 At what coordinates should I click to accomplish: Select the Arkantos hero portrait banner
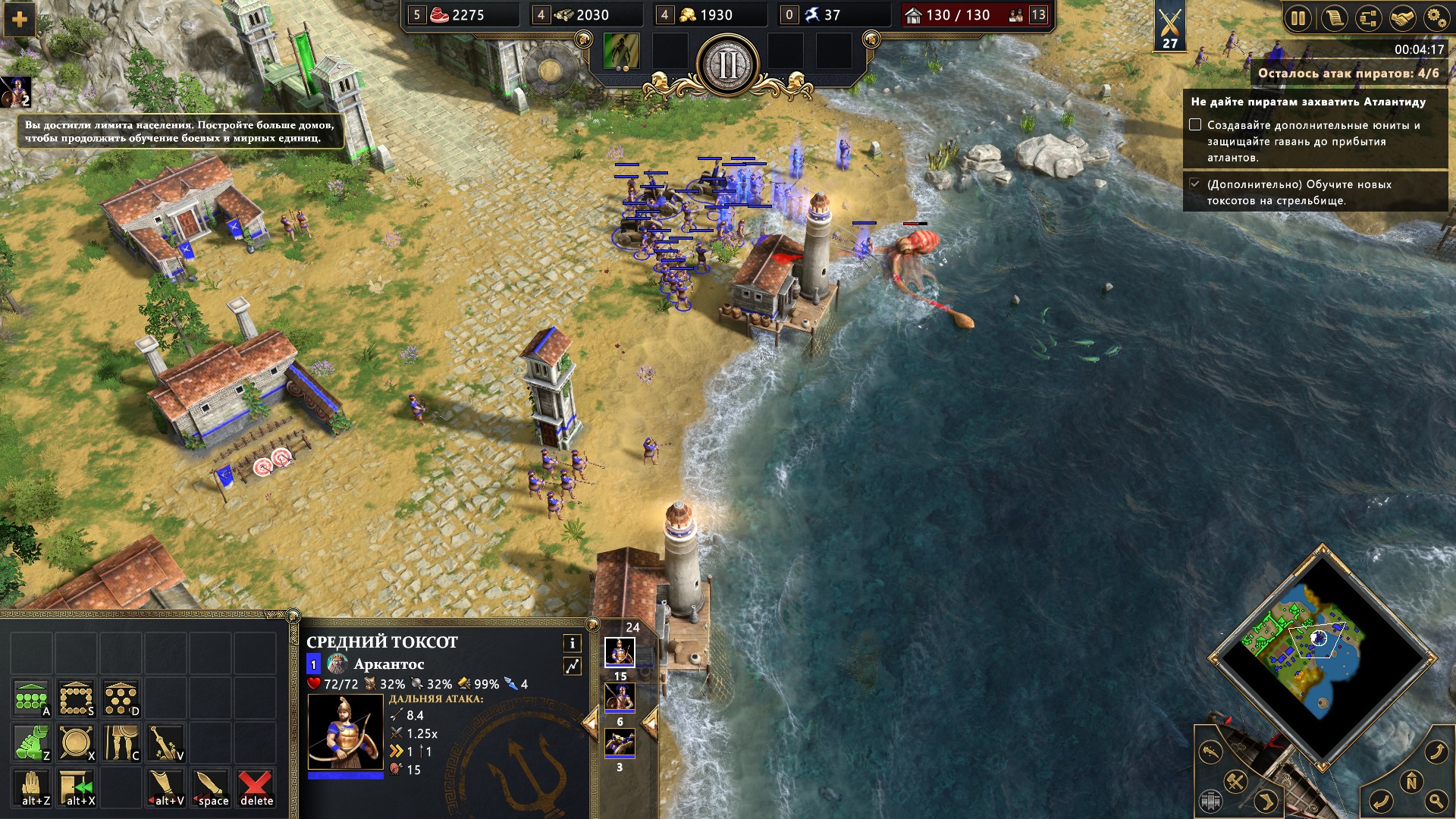click(x=15, y=92)
